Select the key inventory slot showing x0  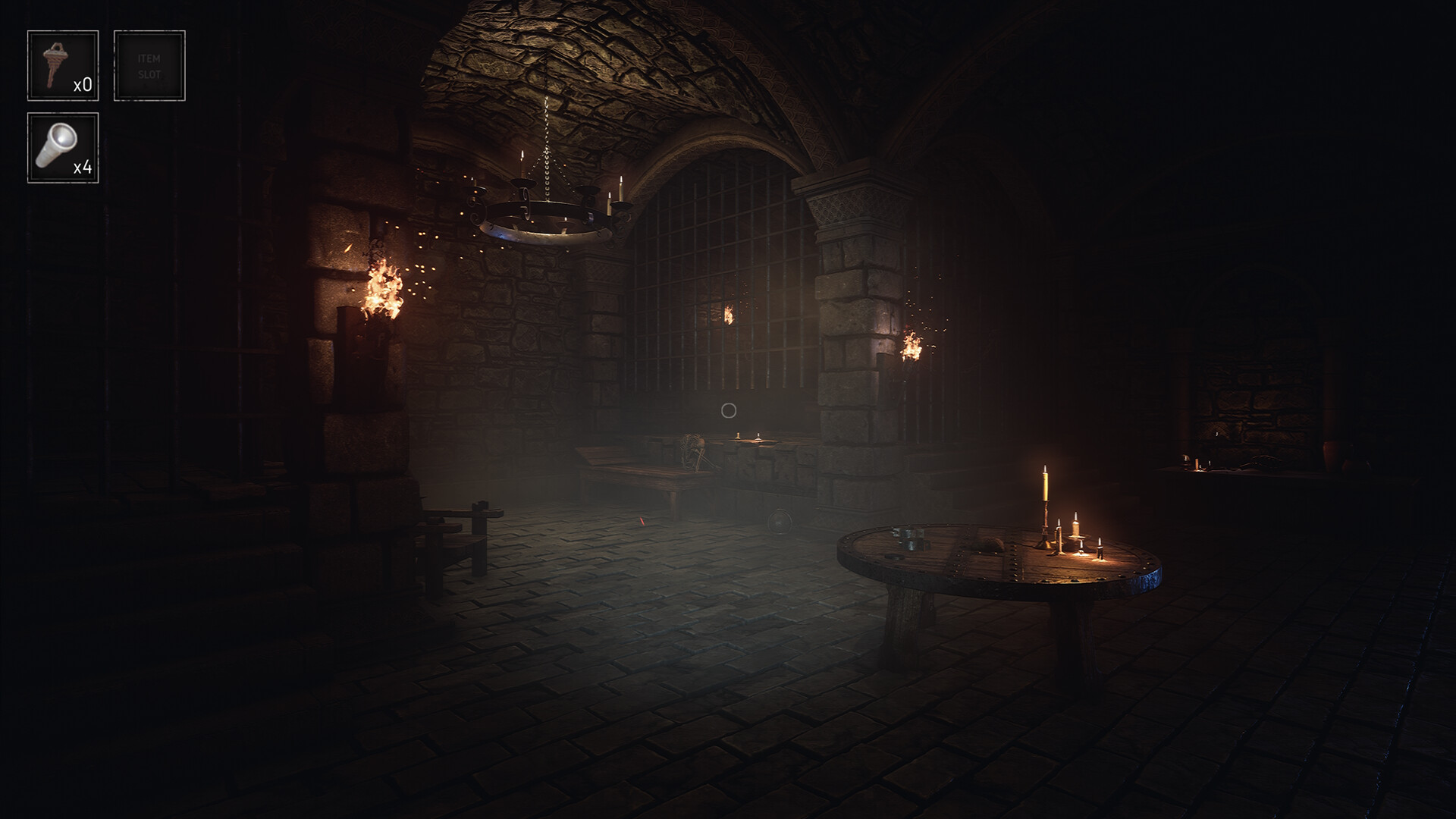coord(64,64)
